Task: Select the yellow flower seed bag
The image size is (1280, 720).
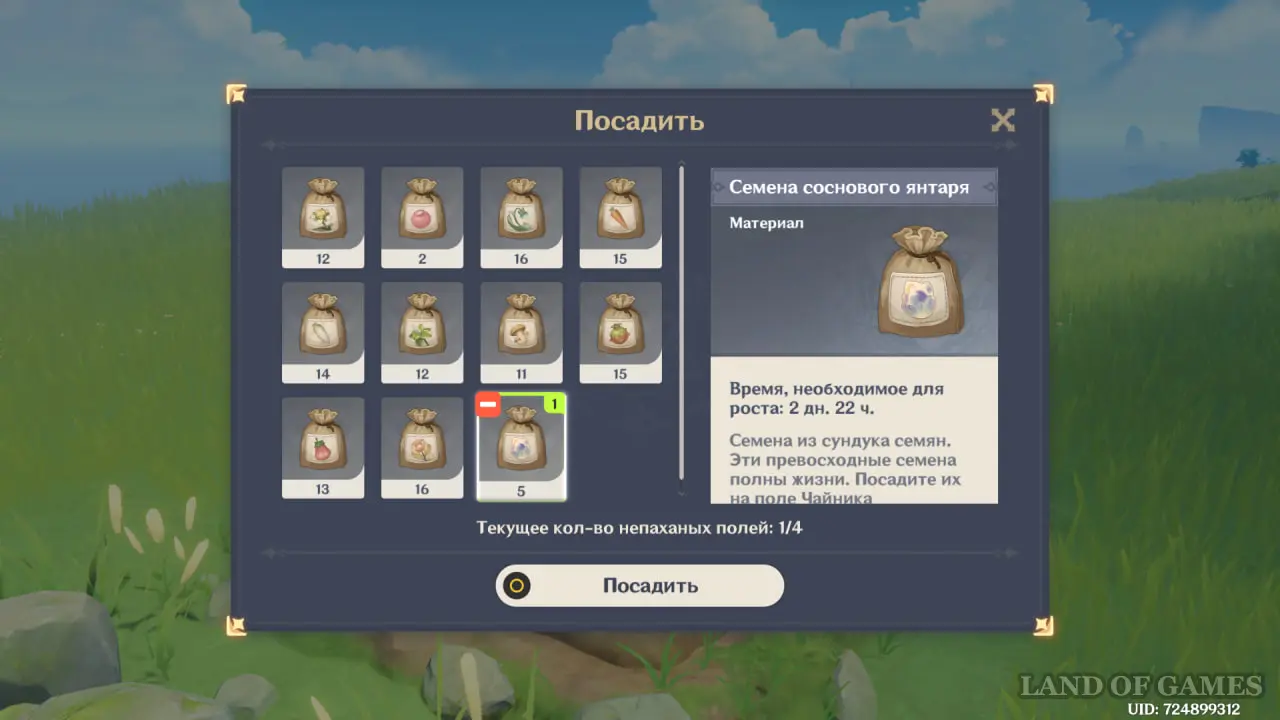Action: point(323,217)
